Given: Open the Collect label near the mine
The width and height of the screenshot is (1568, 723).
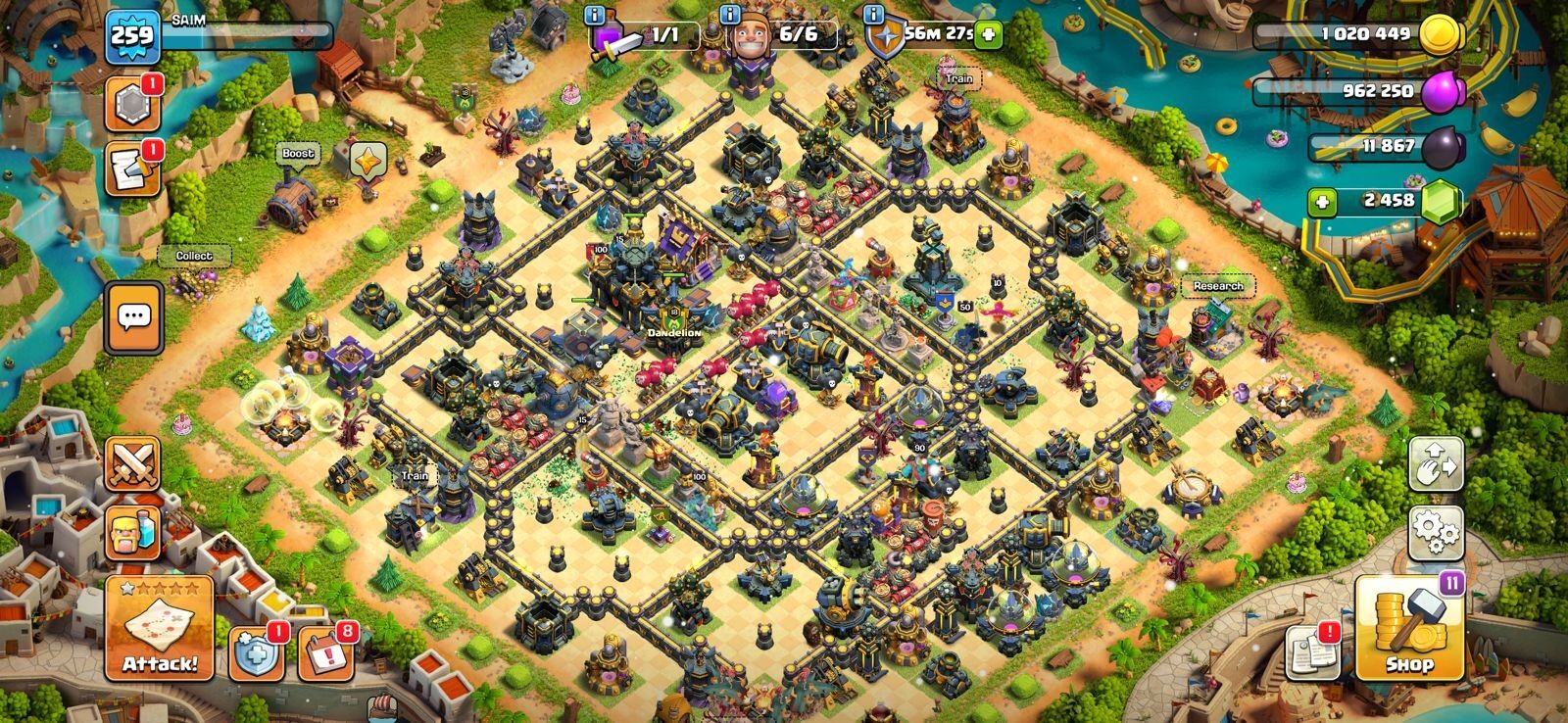Looking at the screenshot, I should [196, 254].
